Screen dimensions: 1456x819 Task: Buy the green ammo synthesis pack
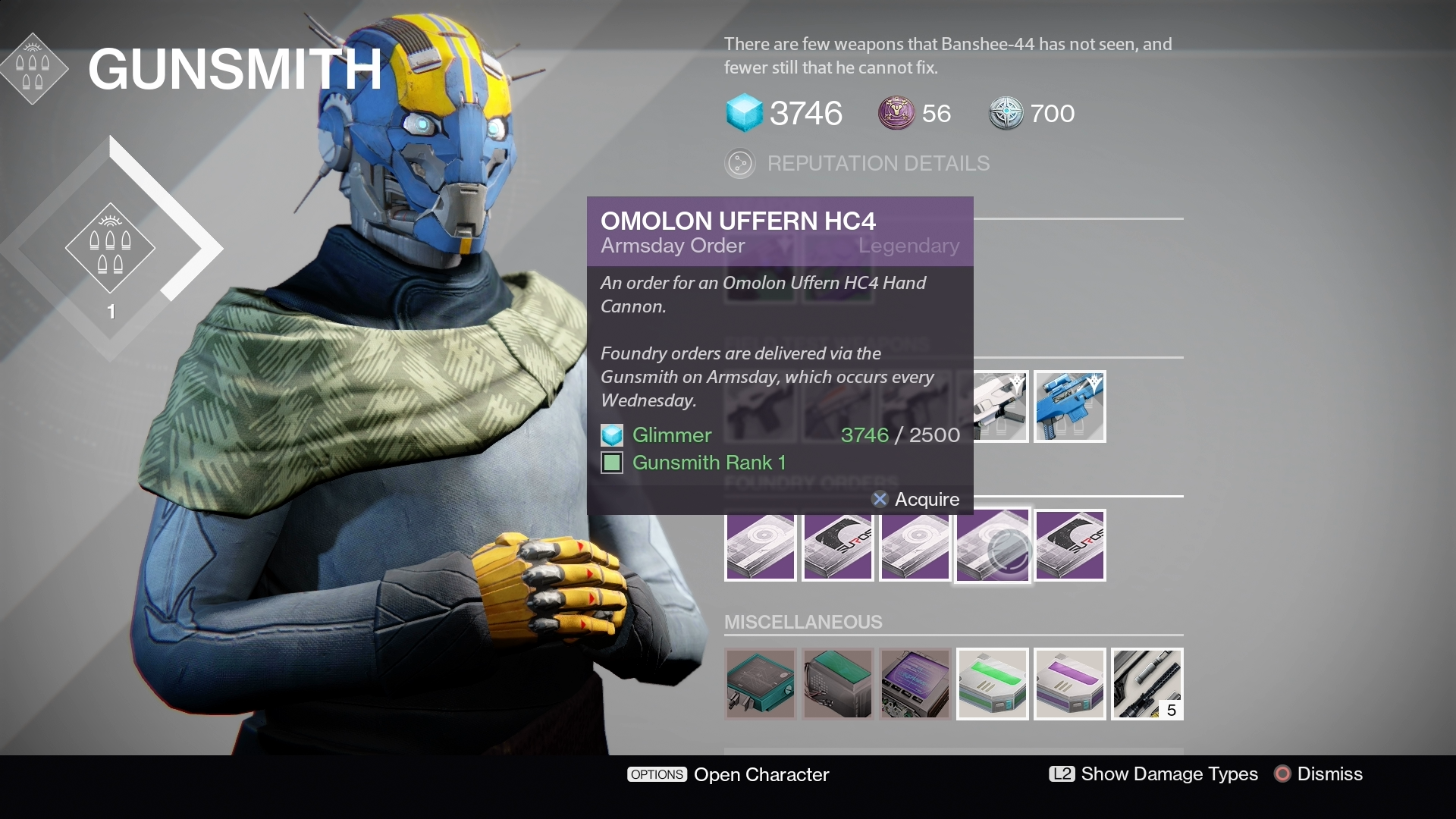[992, 684]
